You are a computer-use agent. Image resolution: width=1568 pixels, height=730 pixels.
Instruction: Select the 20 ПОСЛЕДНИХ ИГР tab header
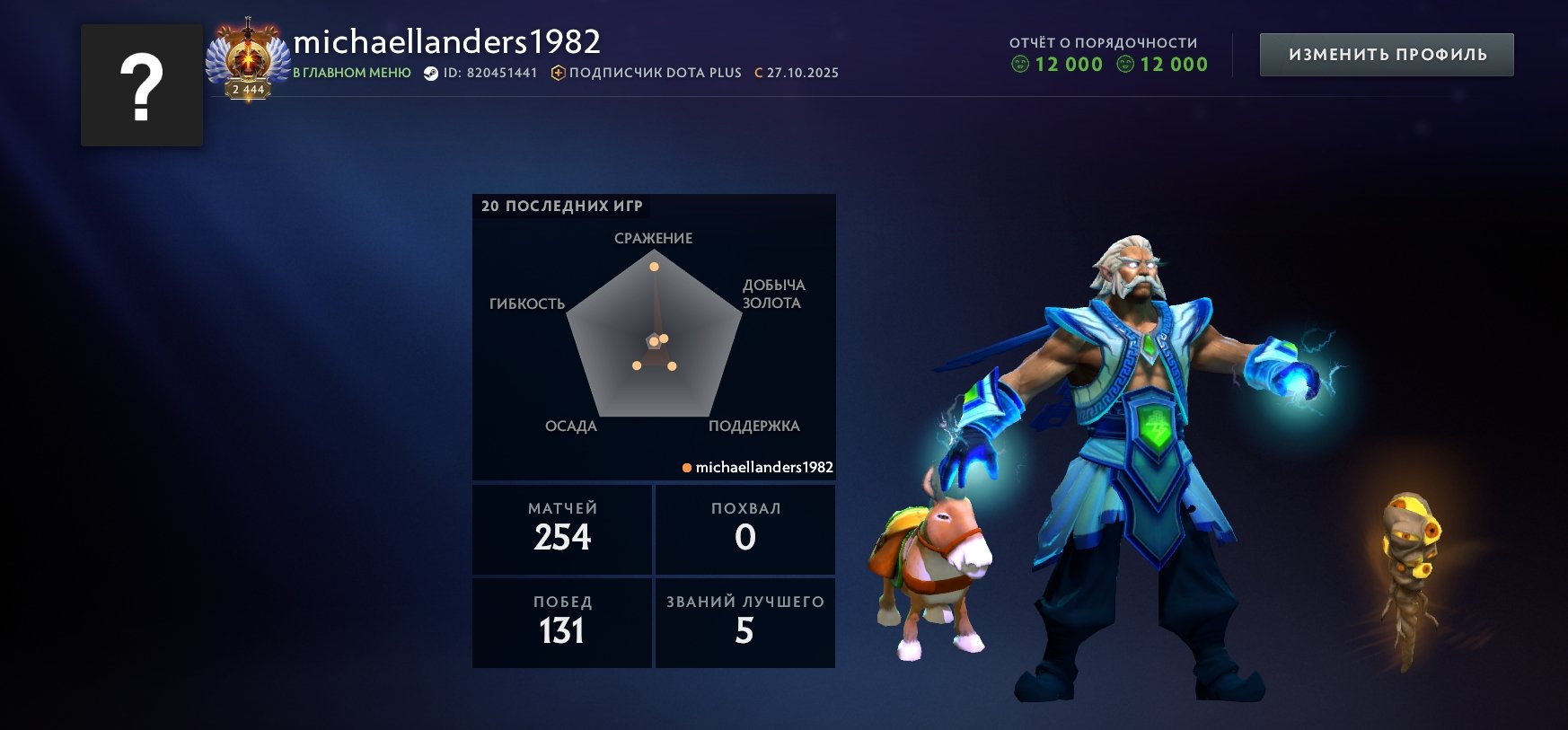click(x=561, y=205)
